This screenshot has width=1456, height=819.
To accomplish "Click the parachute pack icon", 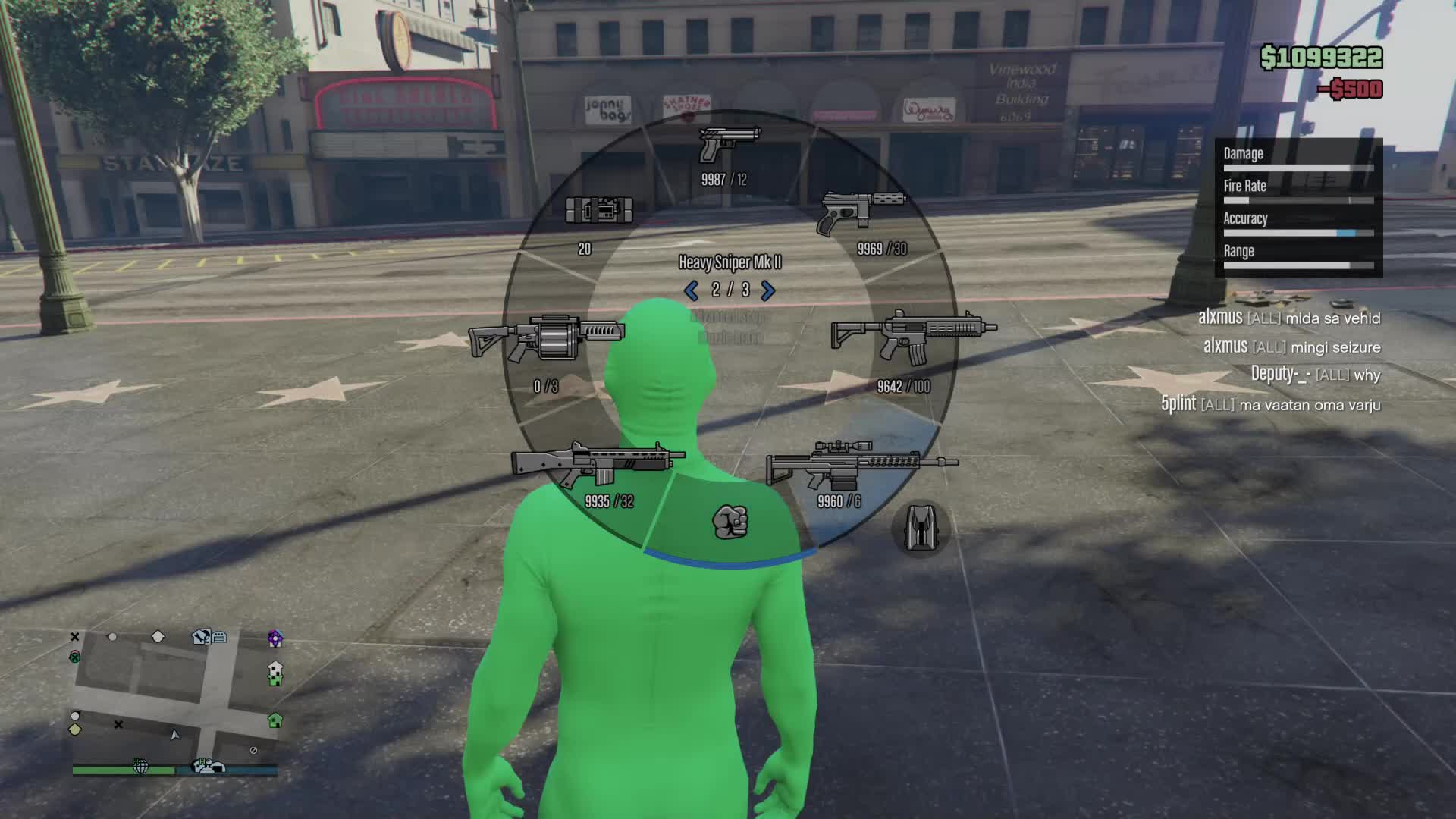I will click(x=920, y=528).
